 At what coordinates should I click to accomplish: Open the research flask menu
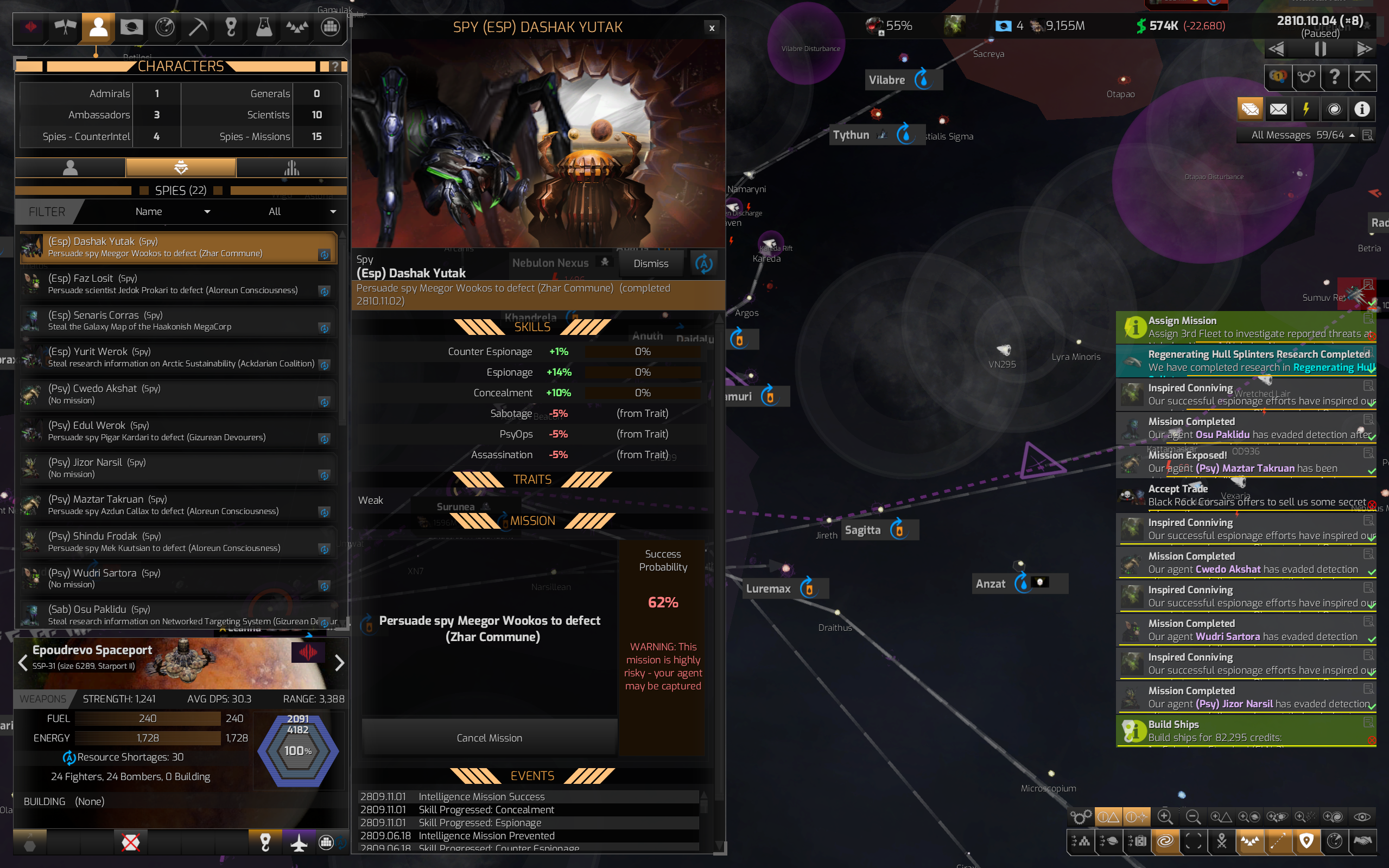coord(263,27)
